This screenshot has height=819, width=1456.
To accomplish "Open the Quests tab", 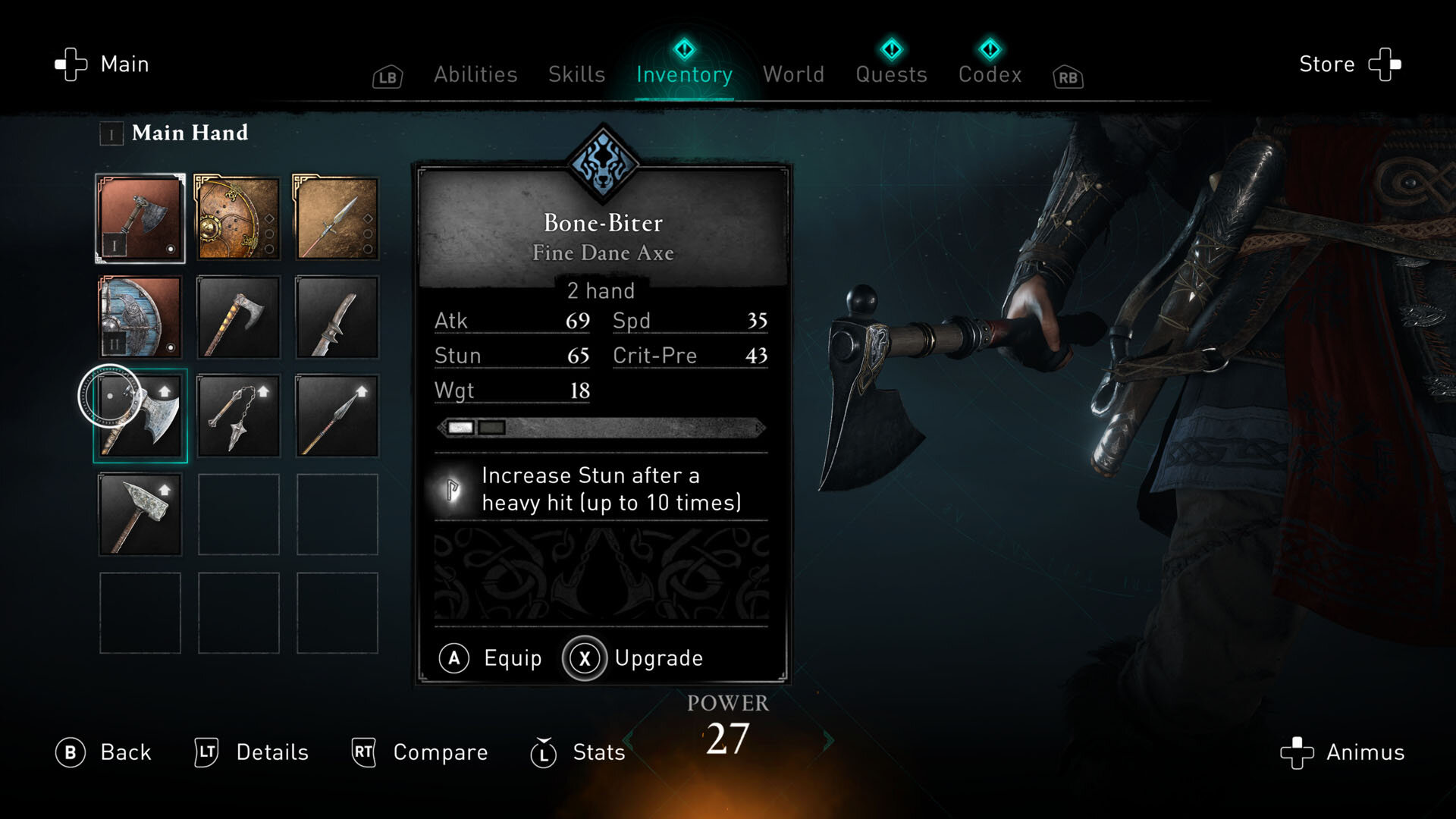I will point(891,74).
